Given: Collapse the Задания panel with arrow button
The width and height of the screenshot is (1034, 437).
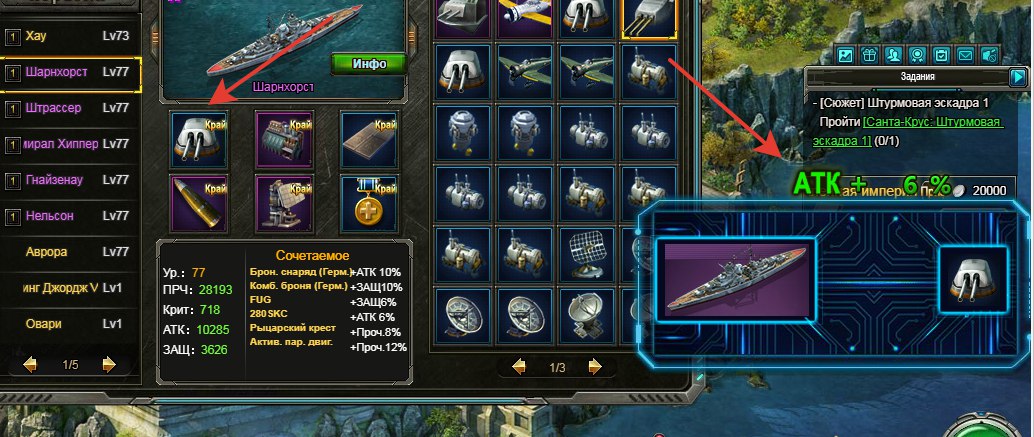Looking at the screenshot, I should click(1018, 76).
